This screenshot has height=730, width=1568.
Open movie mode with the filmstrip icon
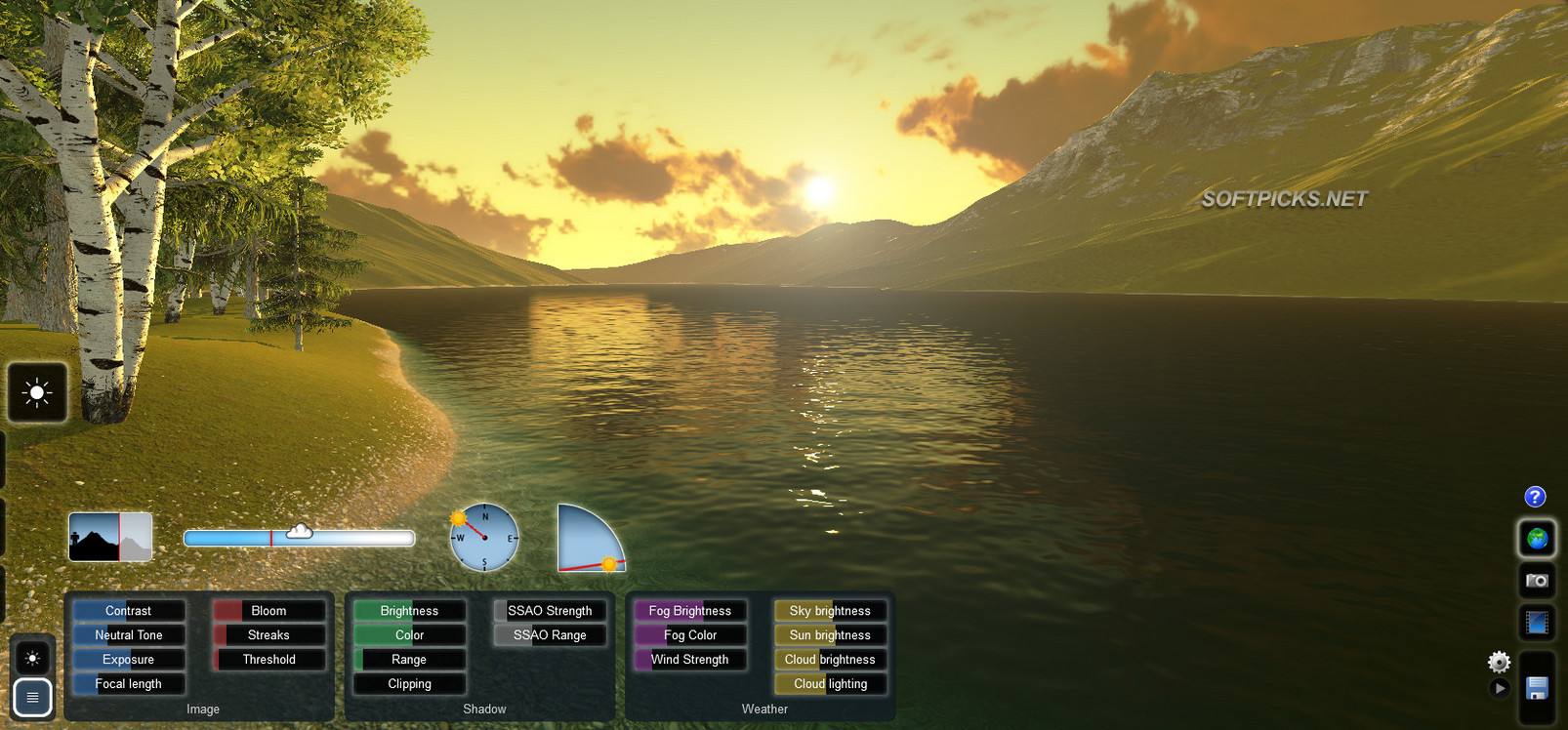(1535, 623)
